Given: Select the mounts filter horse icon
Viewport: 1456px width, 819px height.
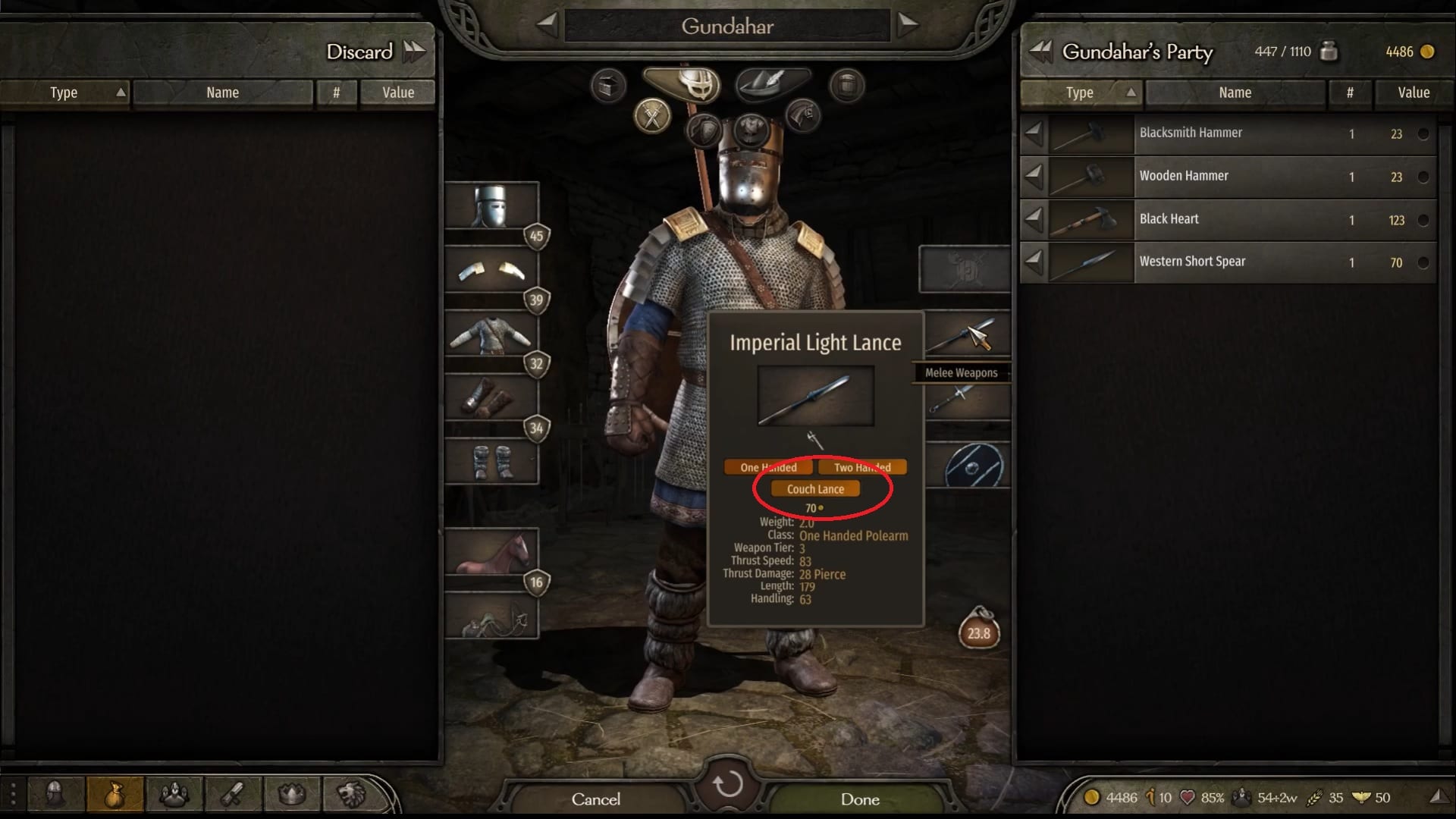Looking at the screenshot, I should click(802, 115).
